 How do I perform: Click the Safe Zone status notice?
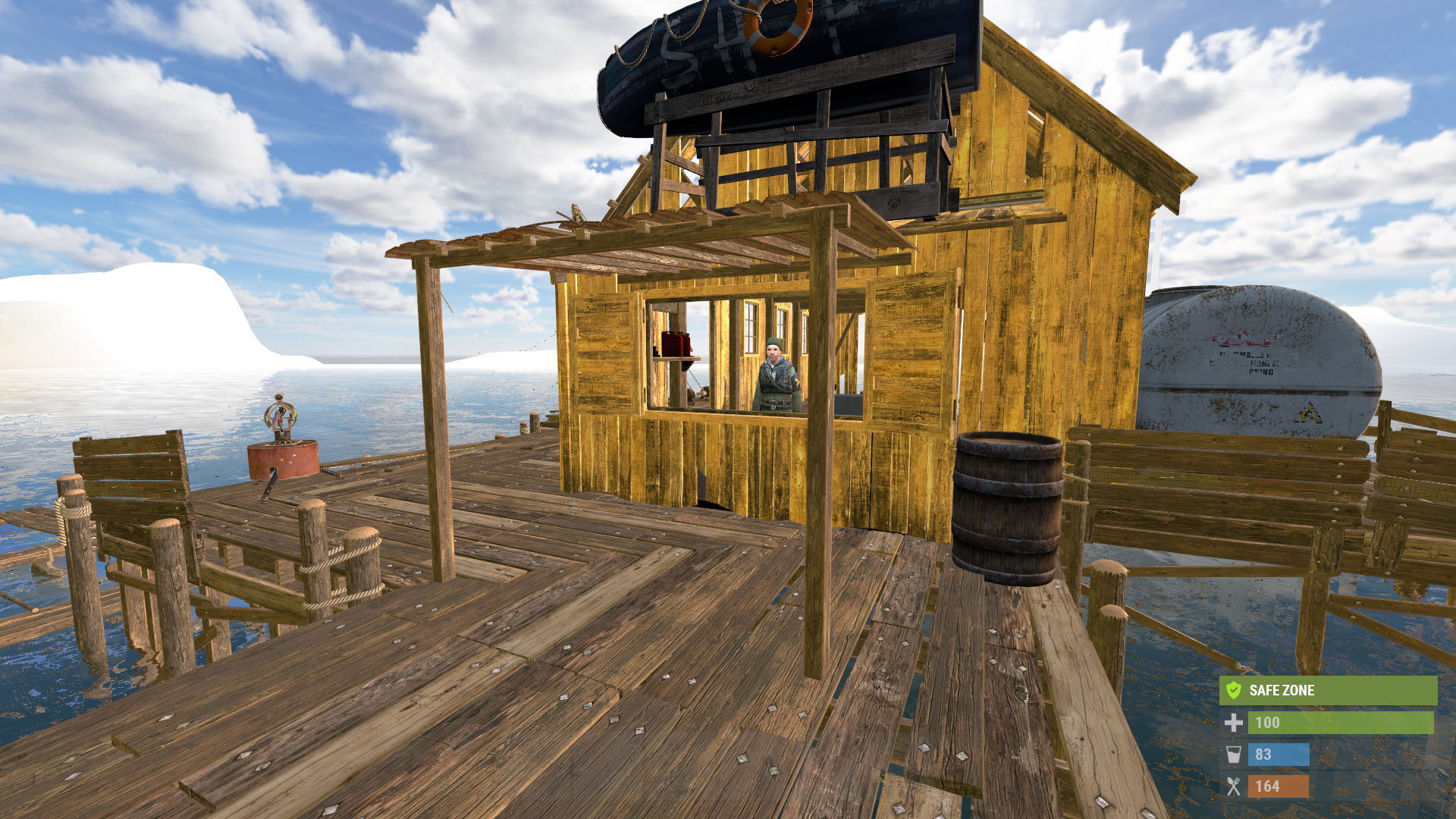(1327, 690)
